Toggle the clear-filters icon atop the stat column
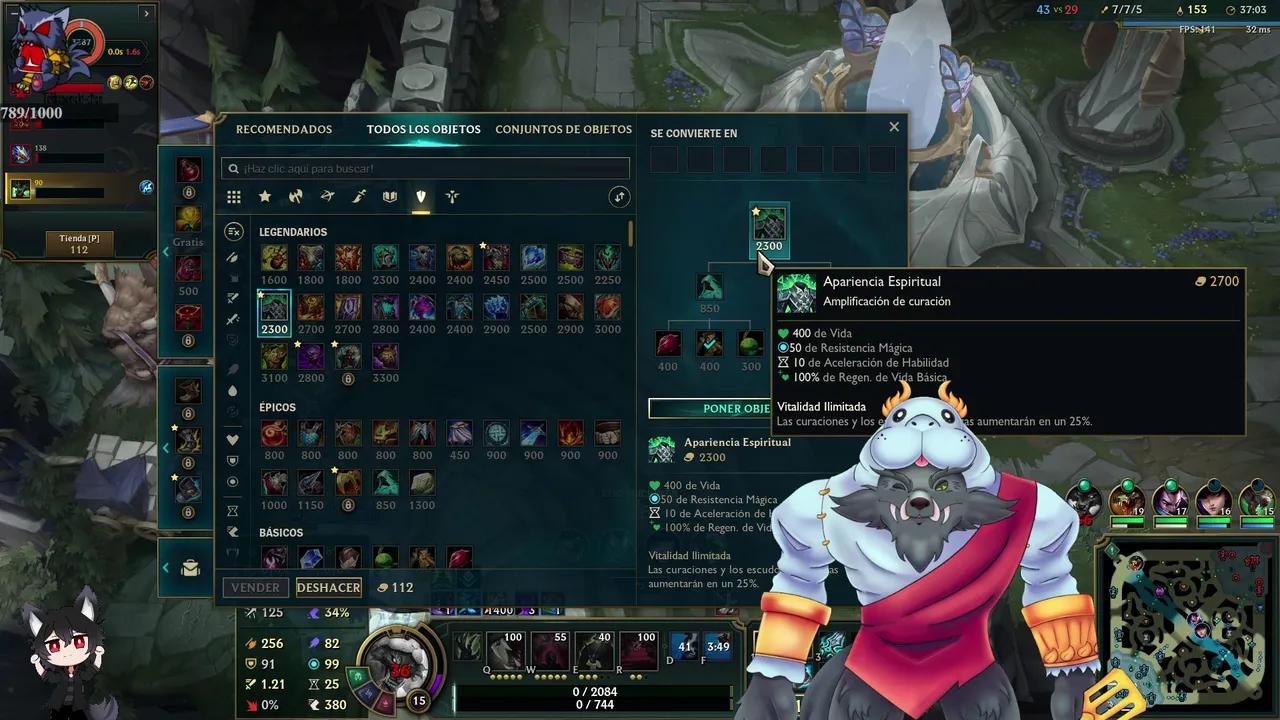 236,231
